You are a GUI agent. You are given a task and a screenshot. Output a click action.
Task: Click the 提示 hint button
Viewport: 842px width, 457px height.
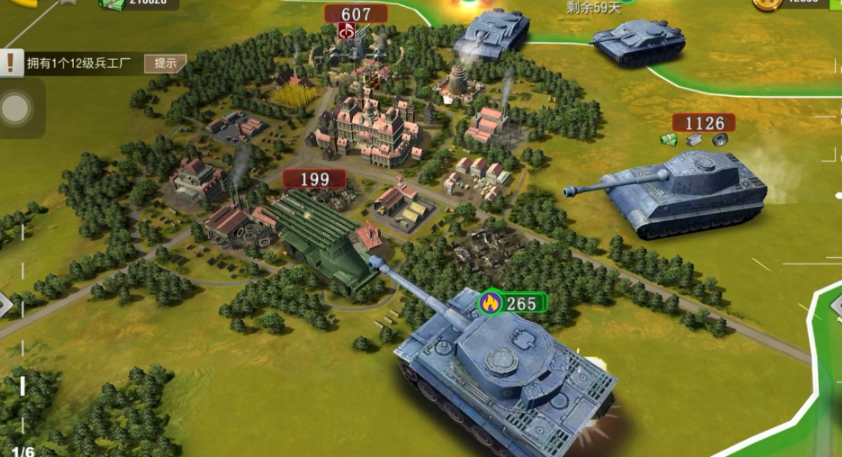pos(166,63)
